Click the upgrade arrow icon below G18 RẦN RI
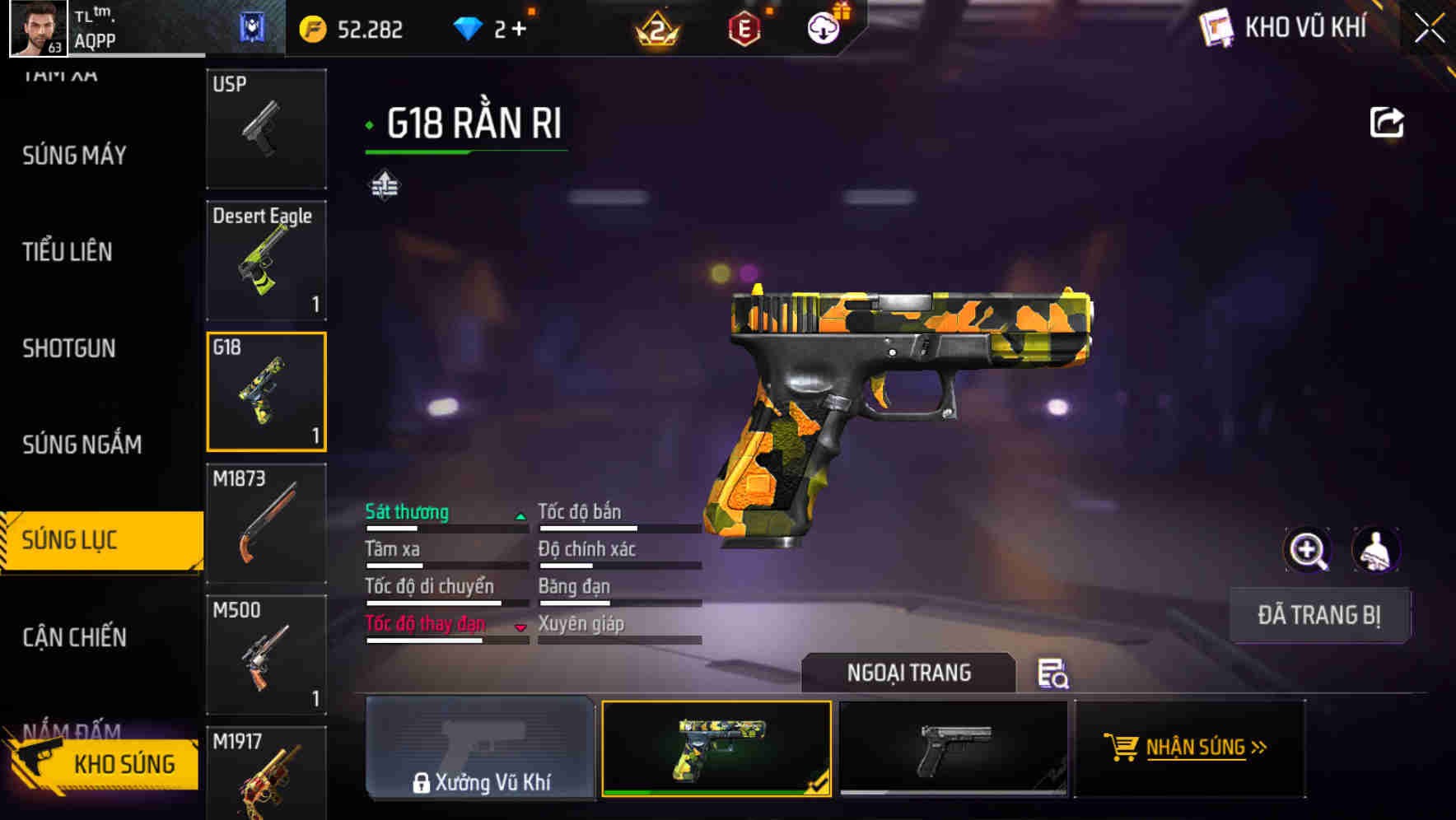Screen dimensions: 1456x820 (x=384, y=184)
